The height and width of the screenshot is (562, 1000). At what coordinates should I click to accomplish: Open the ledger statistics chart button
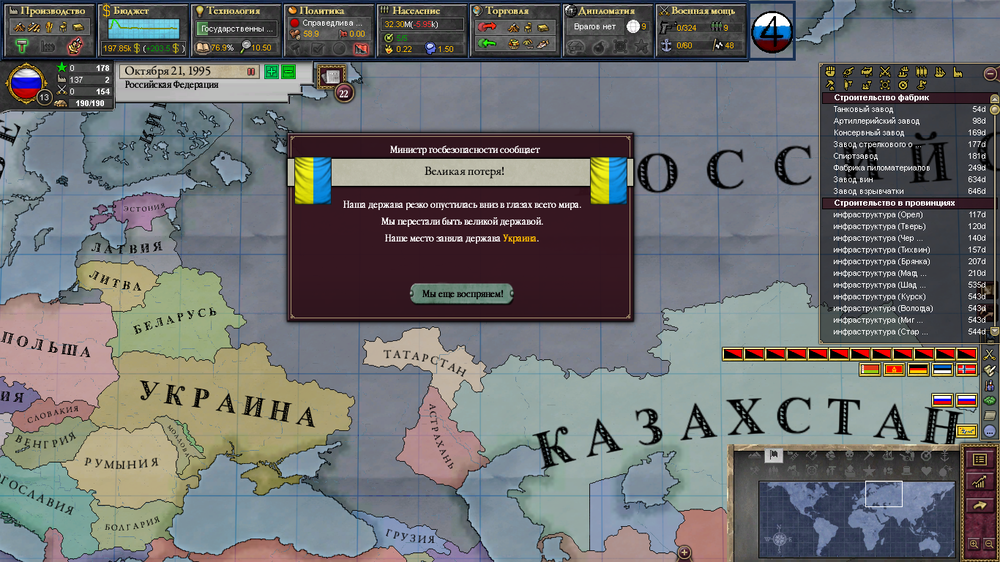980,482
